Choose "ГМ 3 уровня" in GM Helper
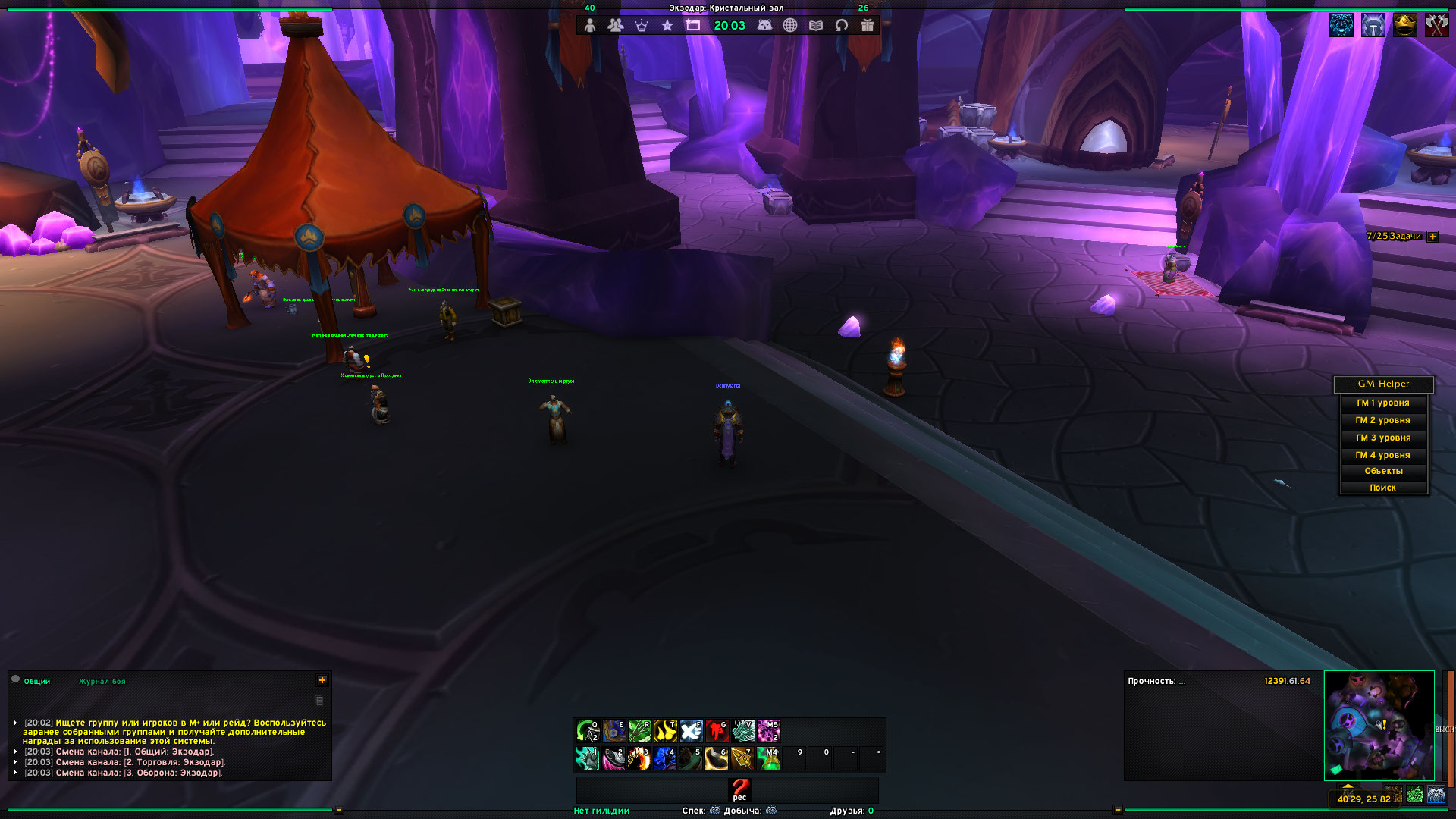Viewport: 1456px width, 819px height. click(x=1383, y=438)
